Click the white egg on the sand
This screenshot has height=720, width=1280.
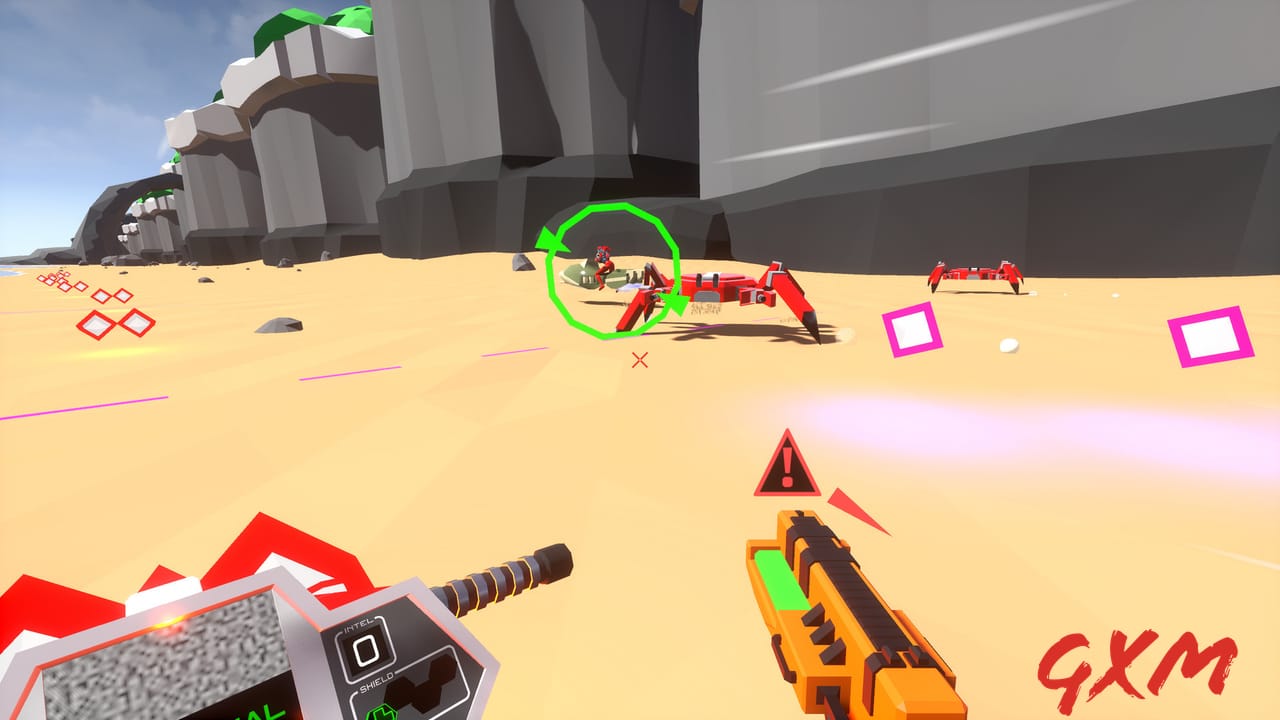tap(1010, 345)
